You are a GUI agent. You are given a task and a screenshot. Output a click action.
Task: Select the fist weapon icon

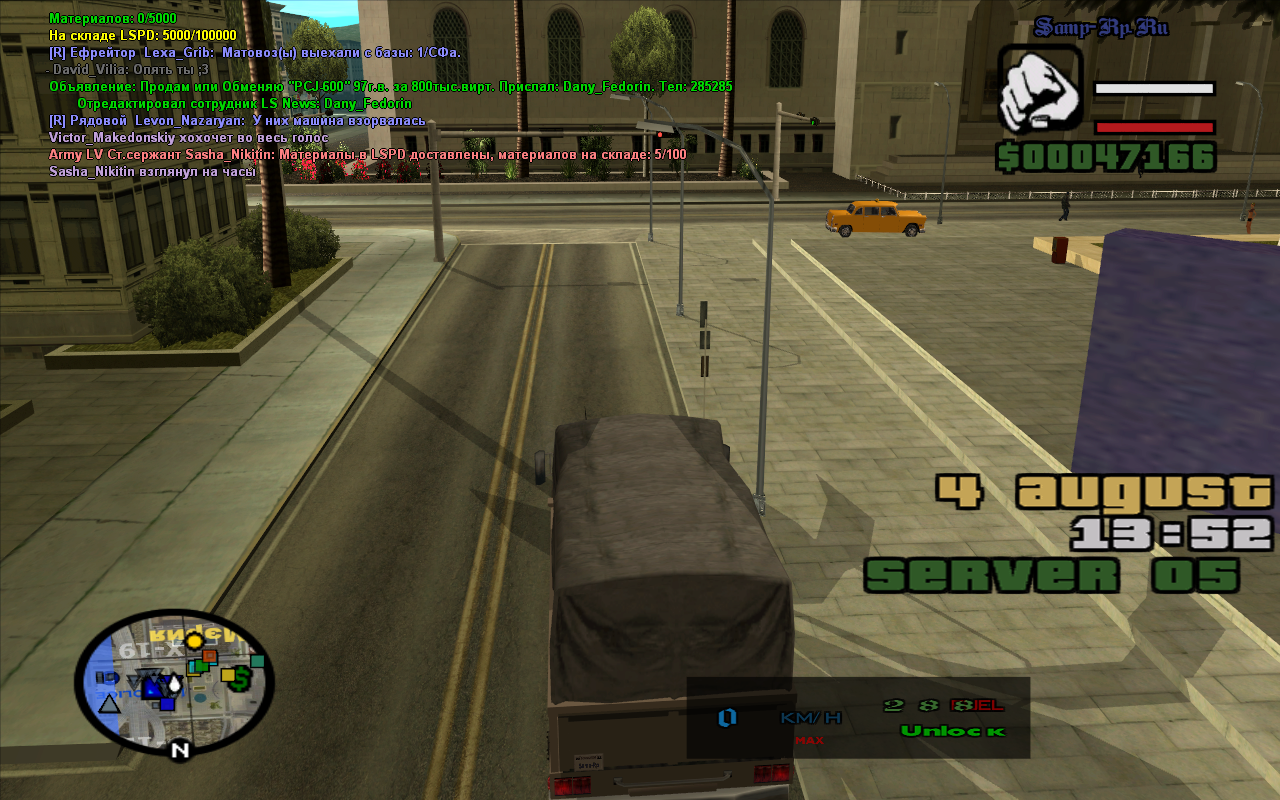click(x=1040, y=90)
